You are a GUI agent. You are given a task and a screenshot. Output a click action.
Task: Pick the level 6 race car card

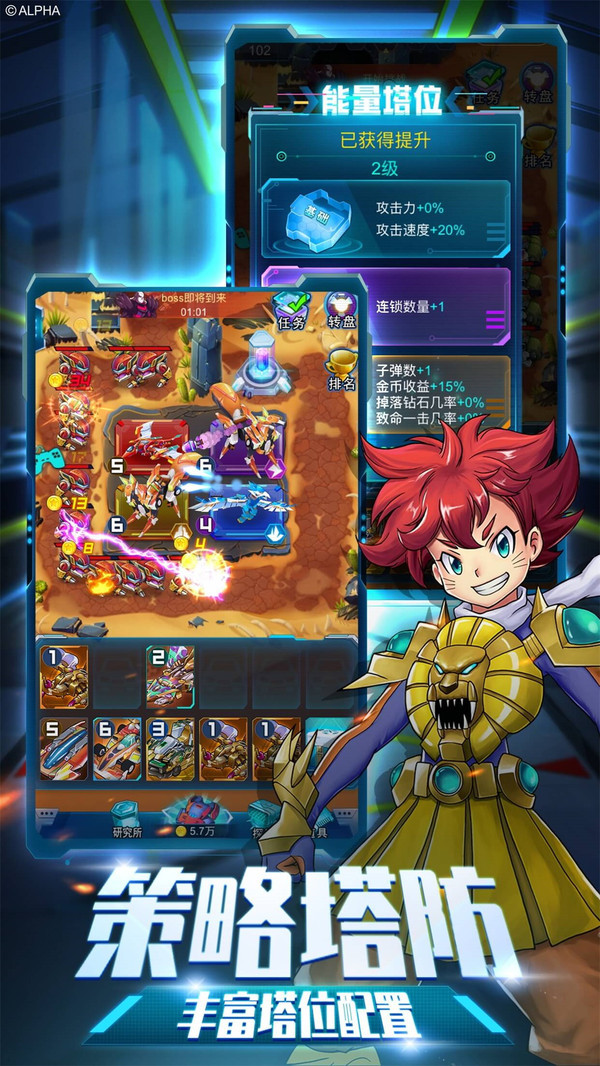coord(118,748)
